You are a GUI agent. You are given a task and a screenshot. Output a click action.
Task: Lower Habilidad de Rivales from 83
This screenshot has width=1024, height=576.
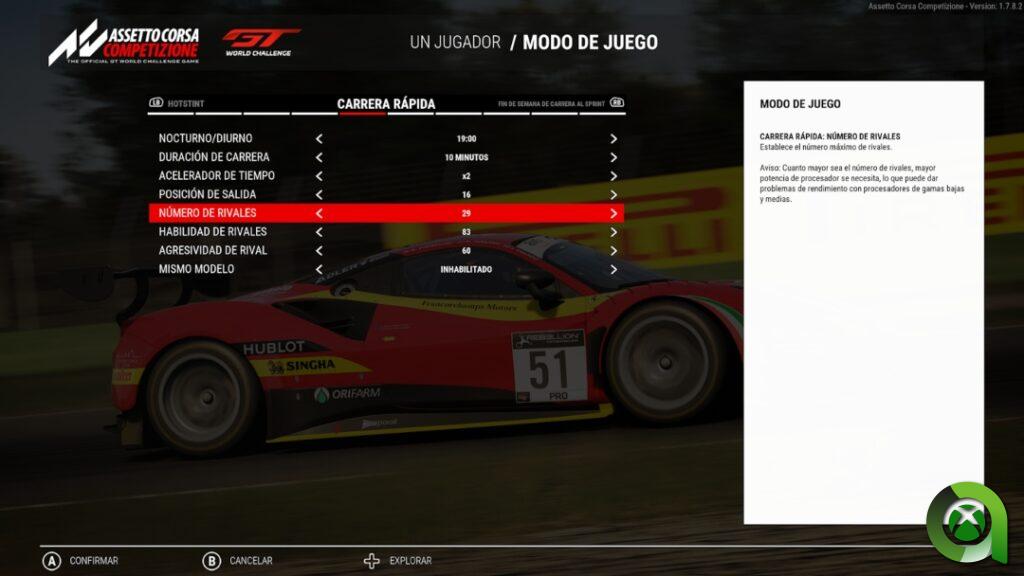[319, 232]
